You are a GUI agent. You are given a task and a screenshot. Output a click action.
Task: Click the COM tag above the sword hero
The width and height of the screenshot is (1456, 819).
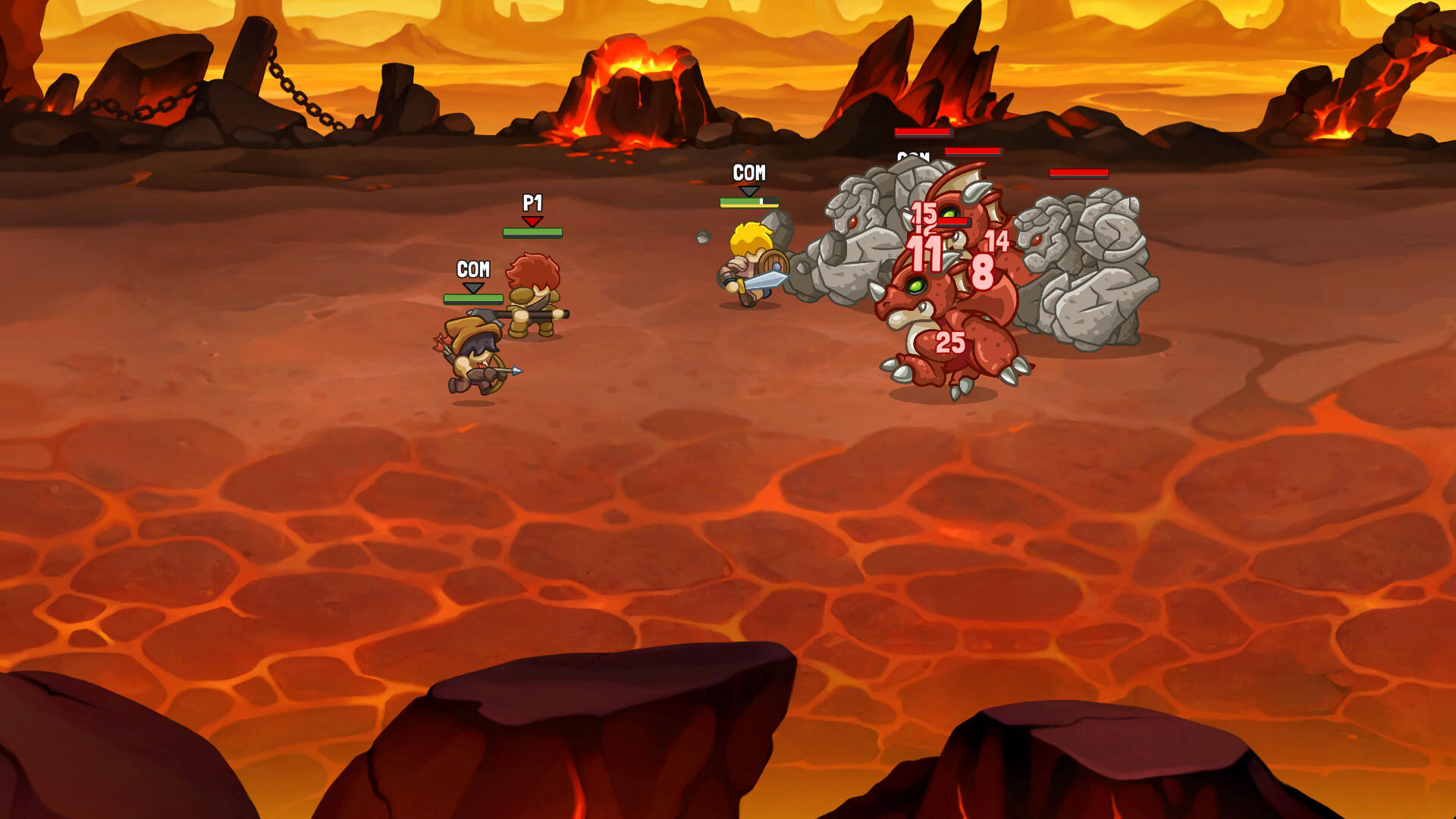(748, 173)
